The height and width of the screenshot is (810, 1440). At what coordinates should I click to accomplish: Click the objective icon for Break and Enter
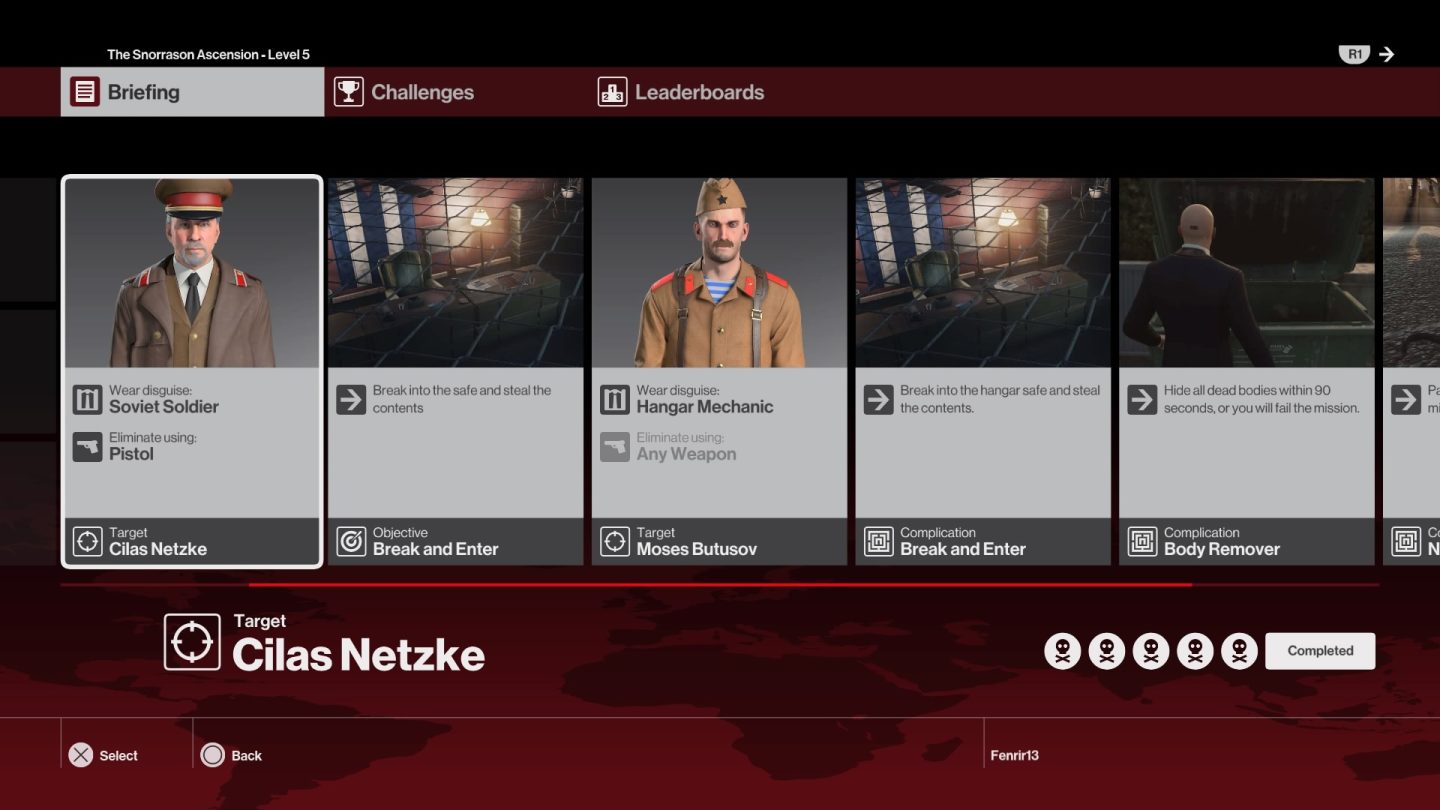pos(352,540)
